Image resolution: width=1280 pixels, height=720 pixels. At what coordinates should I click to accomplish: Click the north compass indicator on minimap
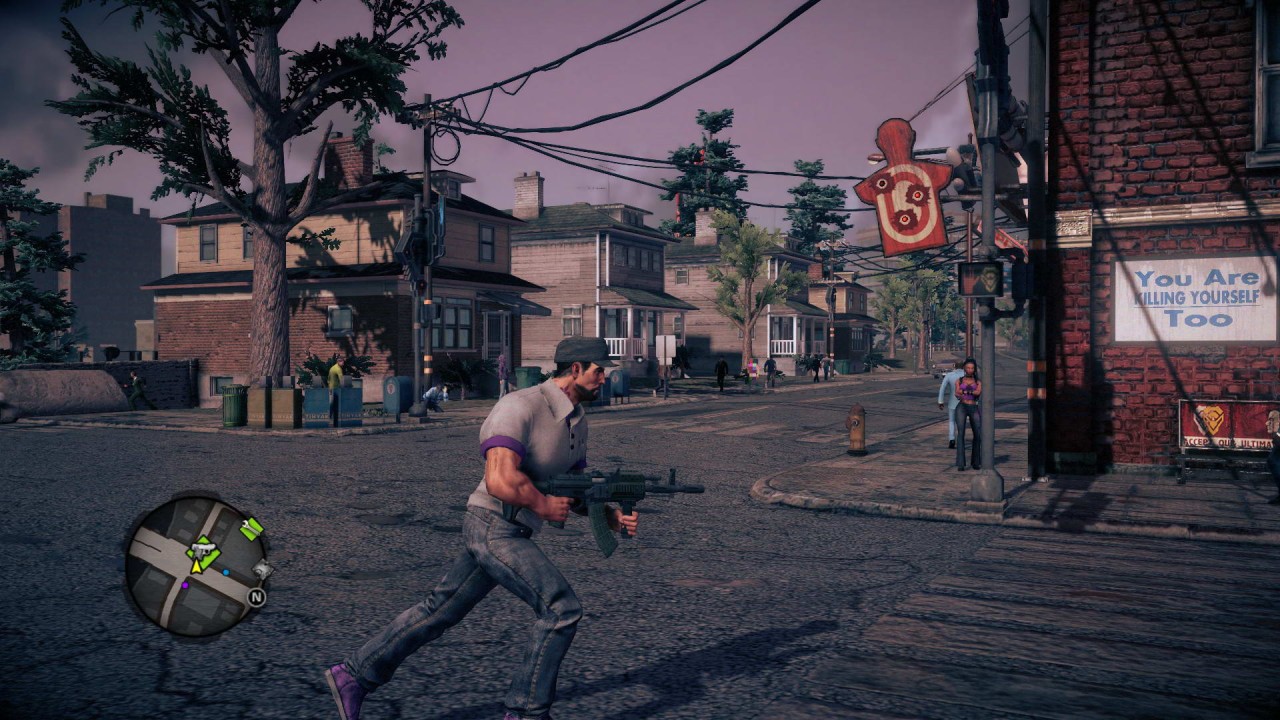(x=256, y=598)
